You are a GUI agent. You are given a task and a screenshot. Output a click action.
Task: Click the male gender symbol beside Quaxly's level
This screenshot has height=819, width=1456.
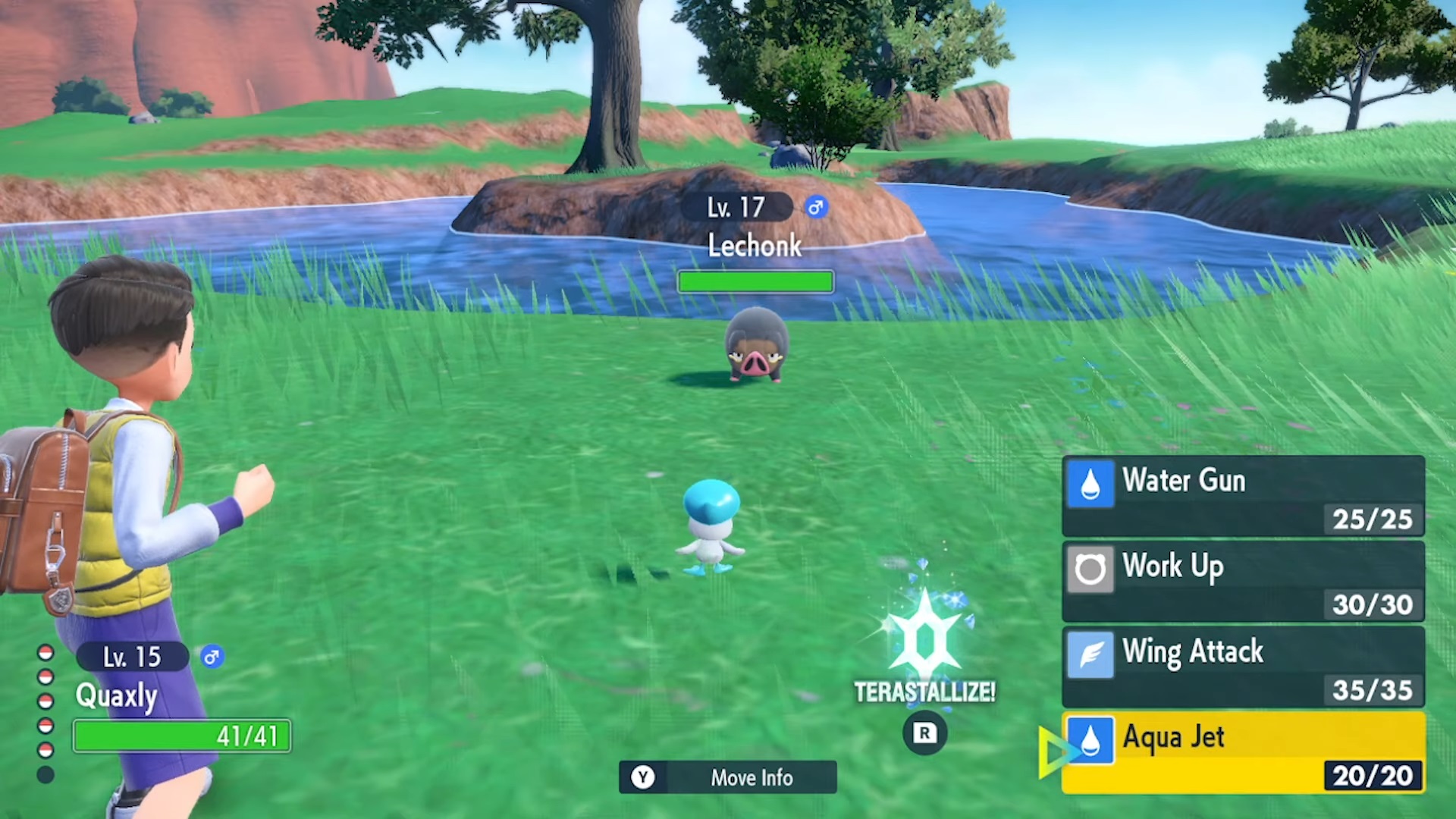pyautogui.click(x=212, y=657)
